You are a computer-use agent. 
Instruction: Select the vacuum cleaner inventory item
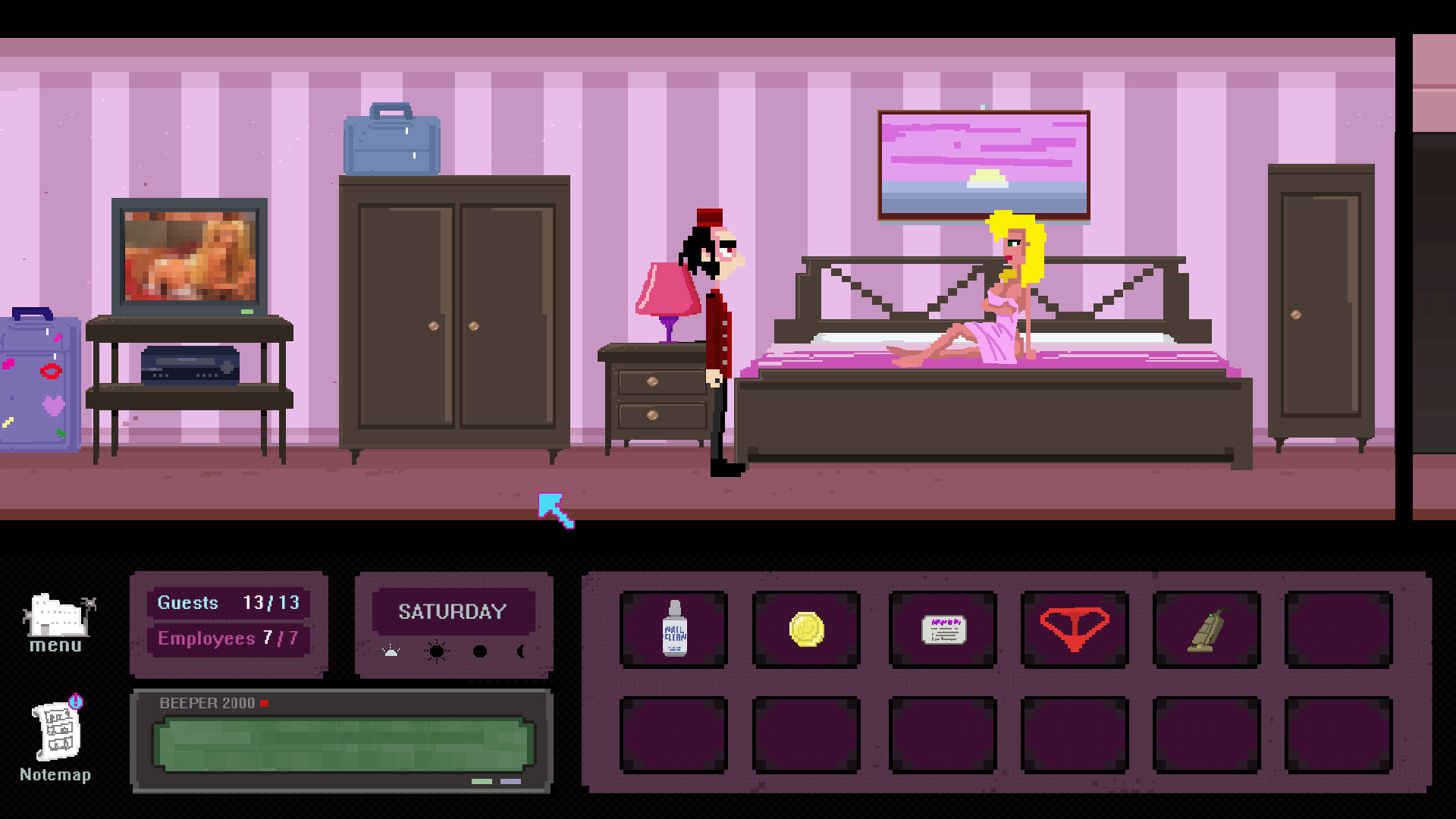pos(1207,629)
